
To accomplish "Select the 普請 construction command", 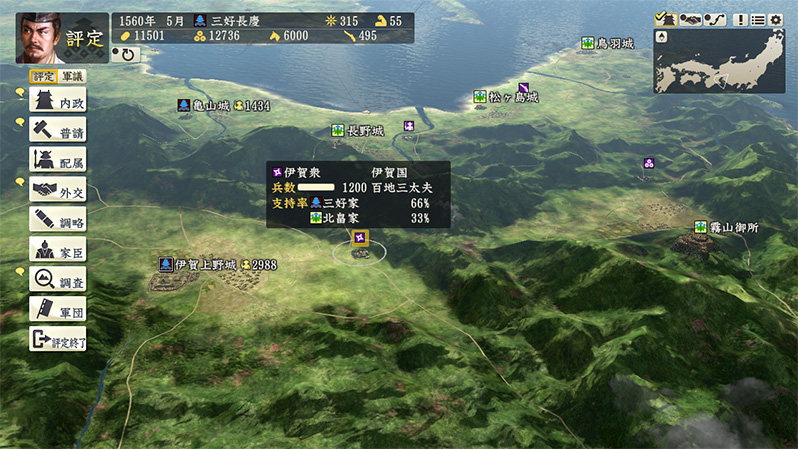I will (x=57, y=129).
